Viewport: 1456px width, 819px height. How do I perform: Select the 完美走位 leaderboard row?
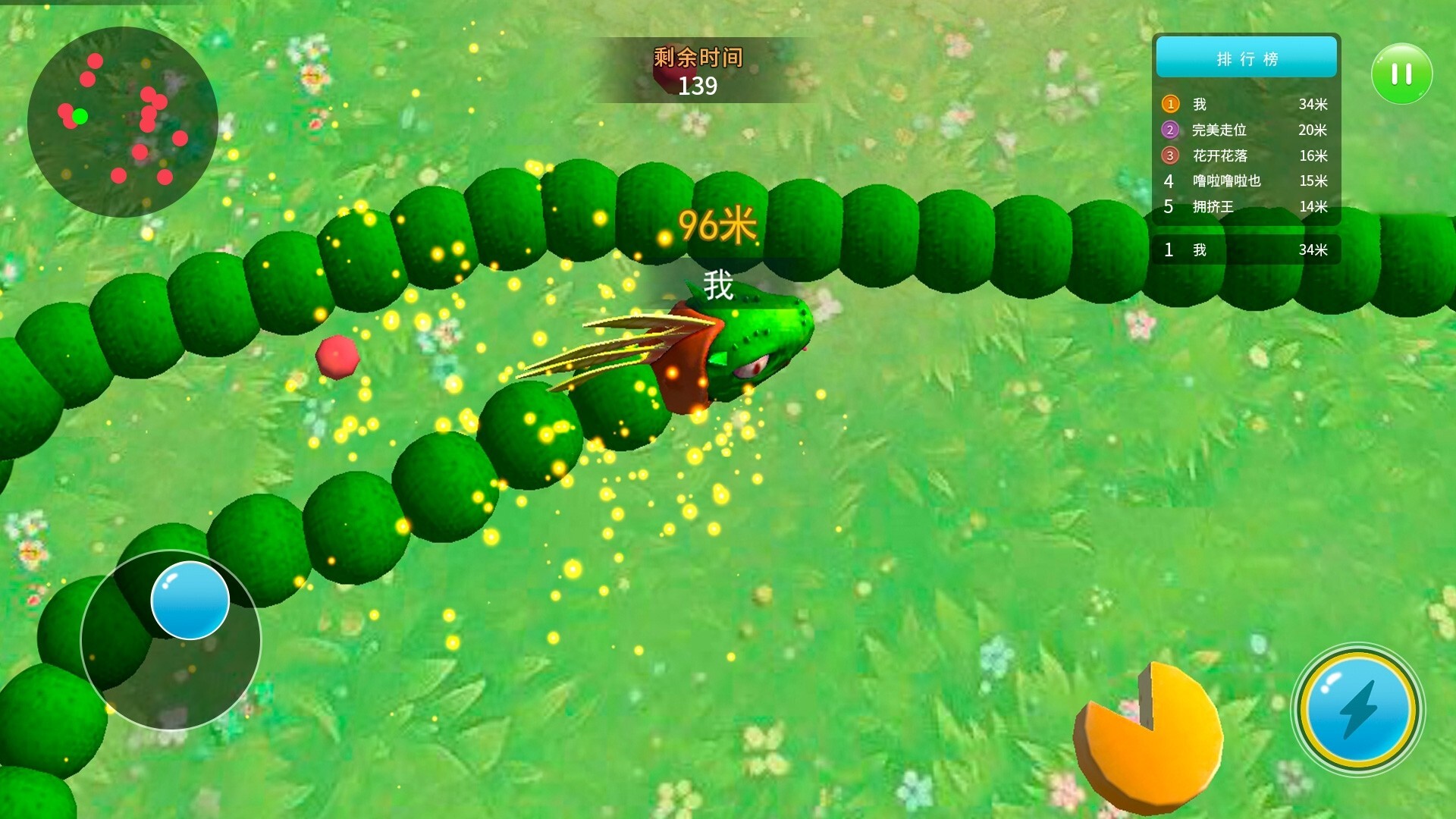click(1246, 130)
